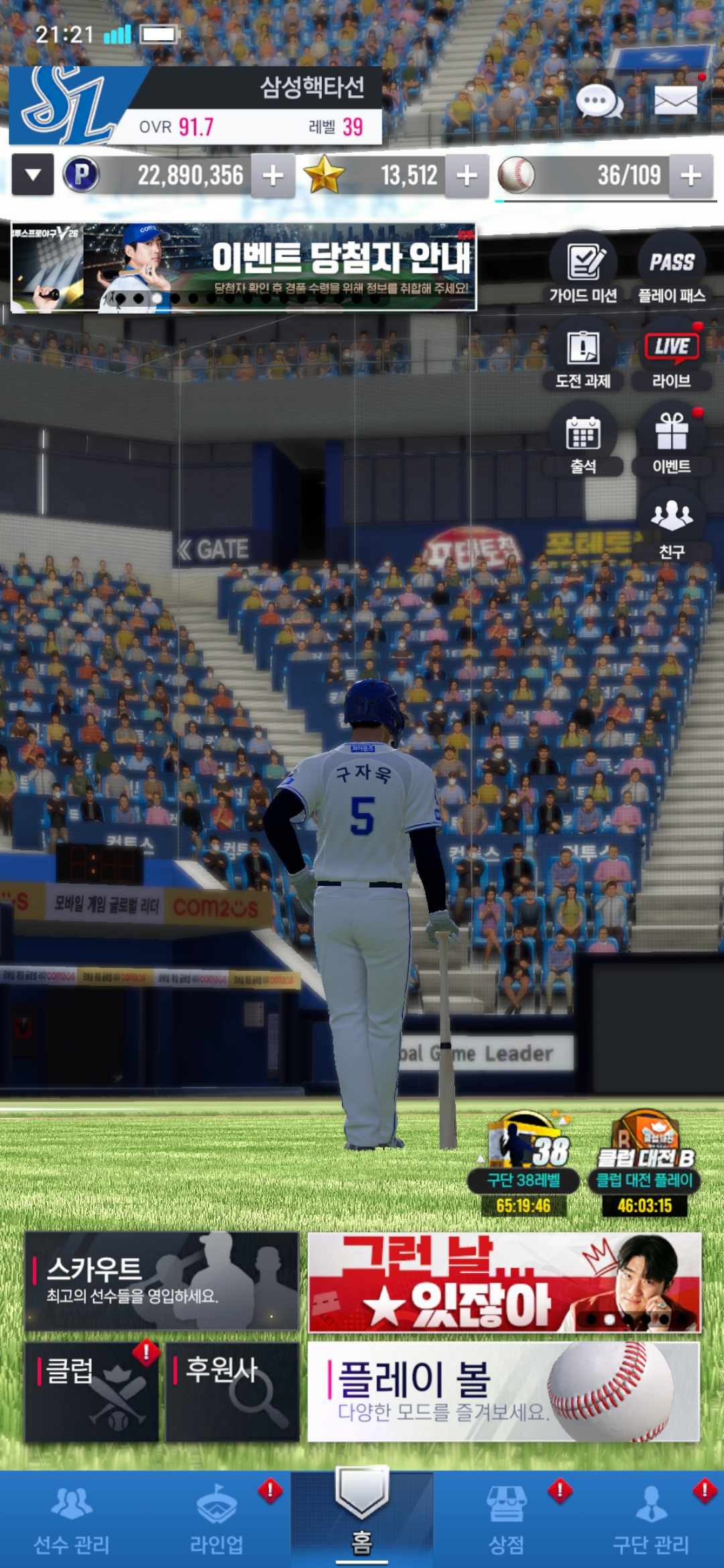Switch to the 라인업 lineup tab

pos(217,1520)
